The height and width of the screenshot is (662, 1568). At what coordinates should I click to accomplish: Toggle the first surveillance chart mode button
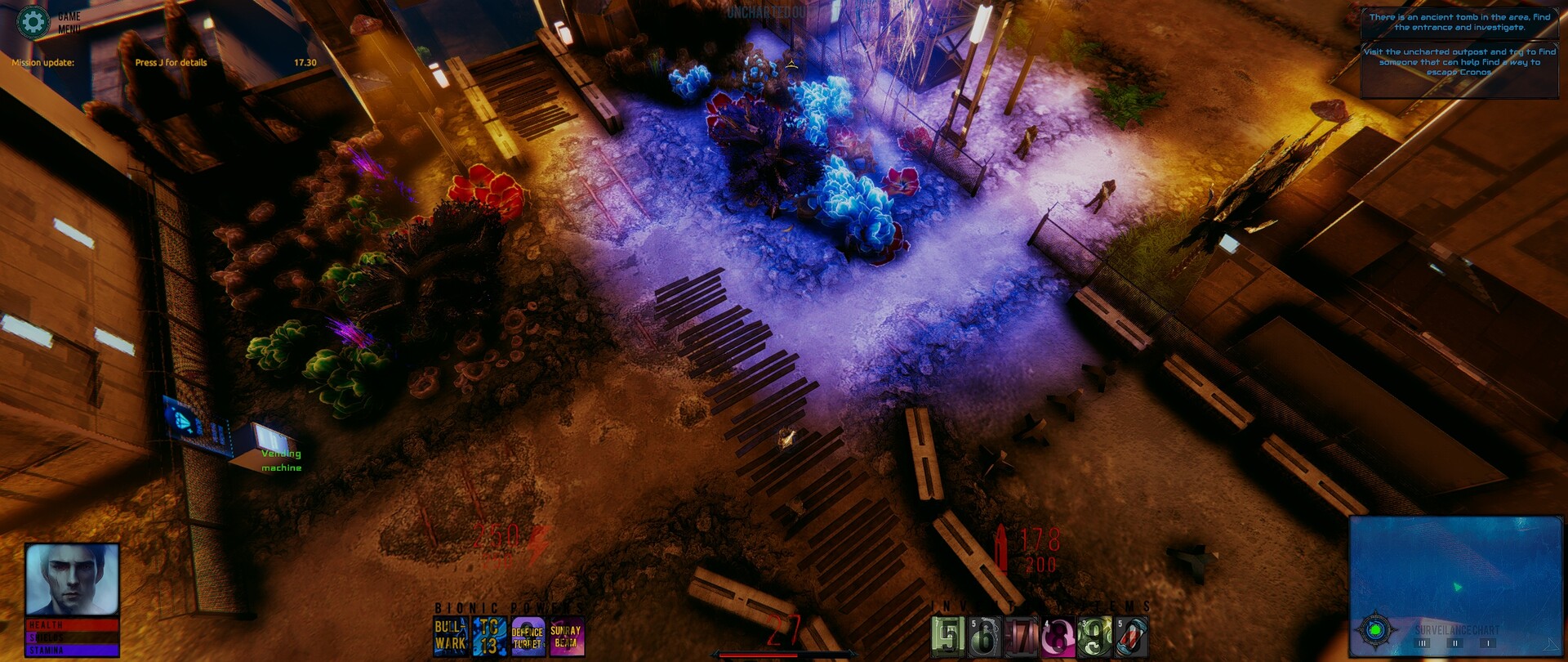tap(1422, 644)
